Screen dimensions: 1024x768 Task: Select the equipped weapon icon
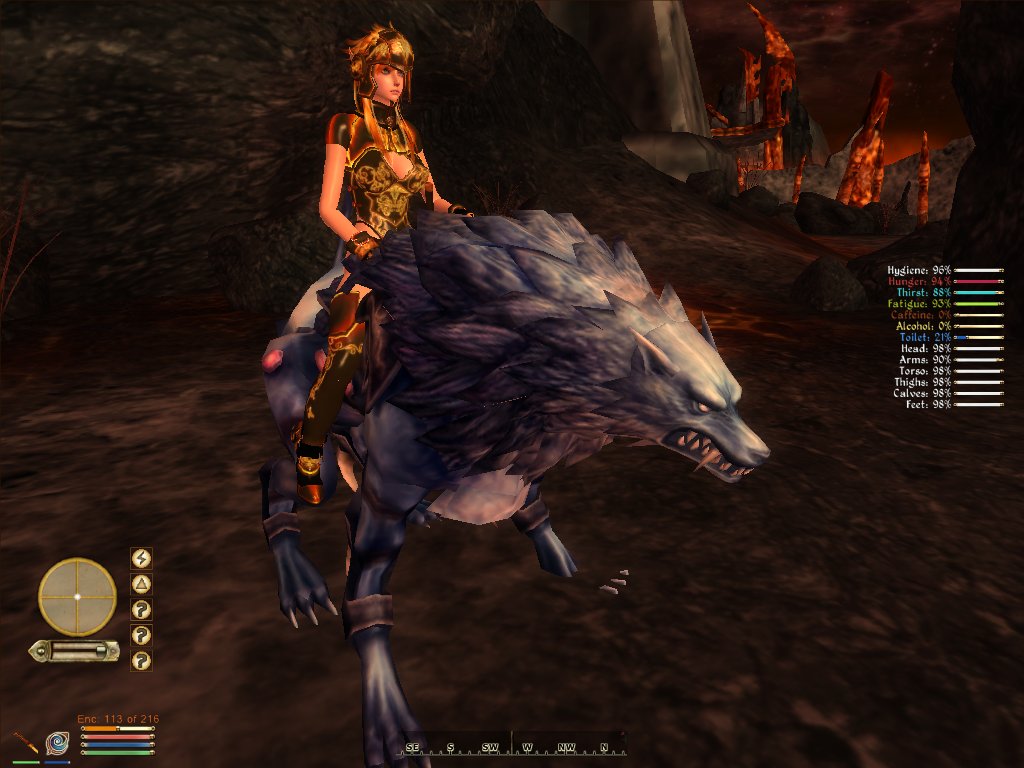pyautogui.click(x=25, y=743)
